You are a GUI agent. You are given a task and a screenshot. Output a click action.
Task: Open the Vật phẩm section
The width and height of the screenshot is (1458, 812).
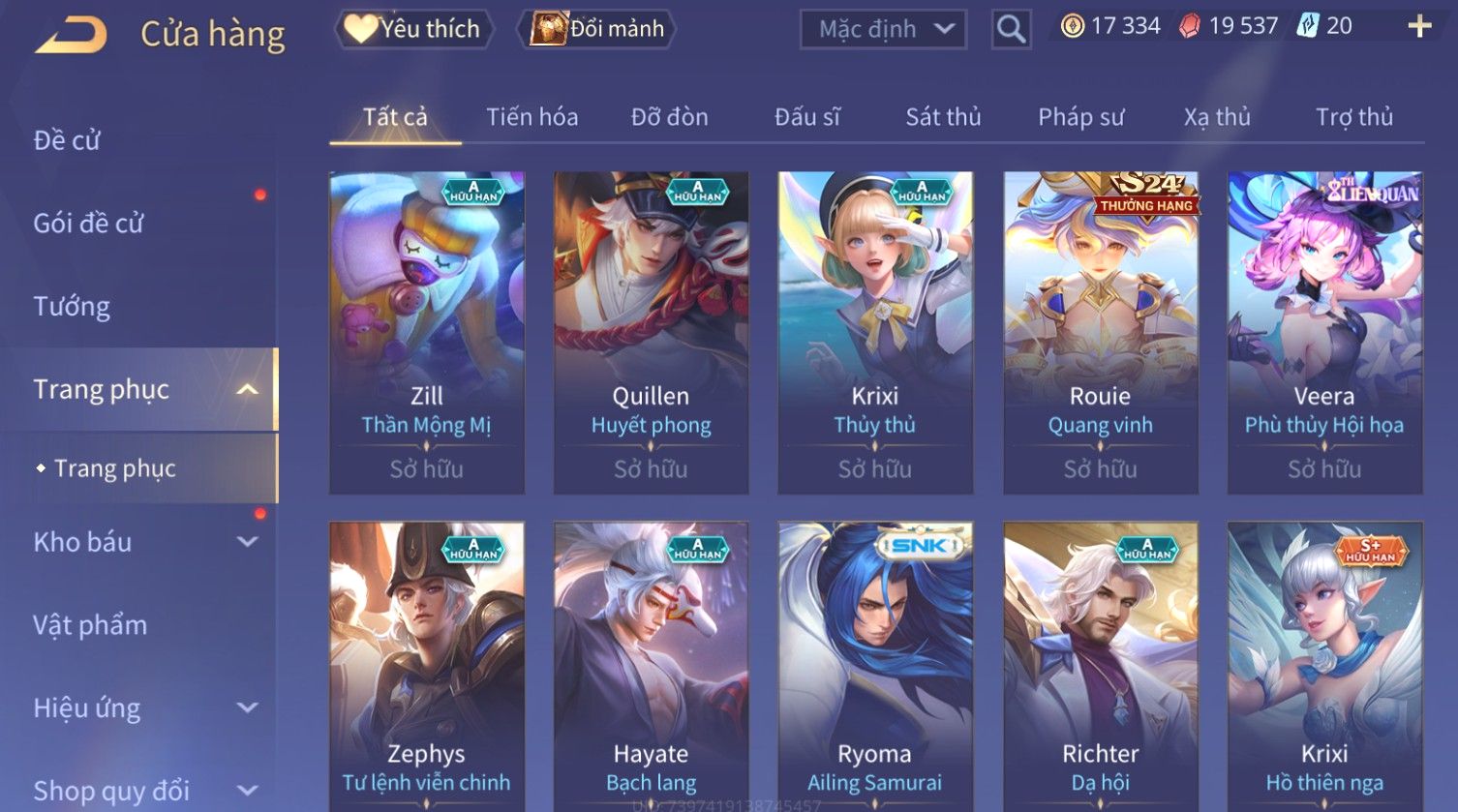point(90,625)
